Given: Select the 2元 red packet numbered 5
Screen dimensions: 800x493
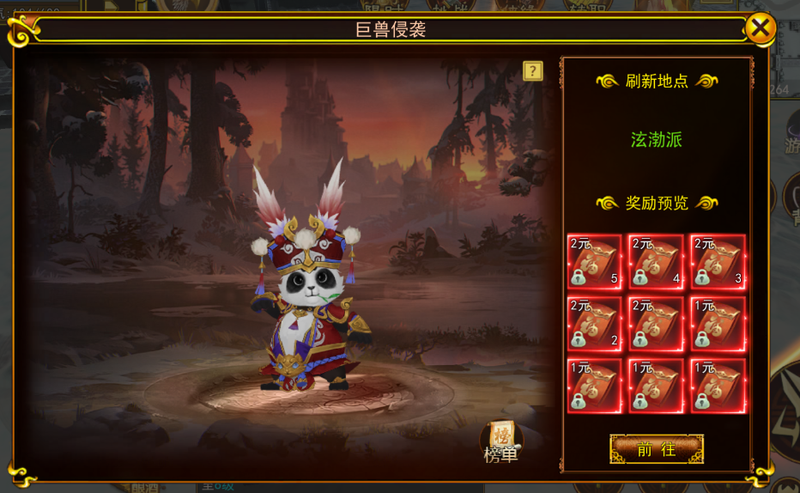Looking at the screenshot, I should [594, 262].
